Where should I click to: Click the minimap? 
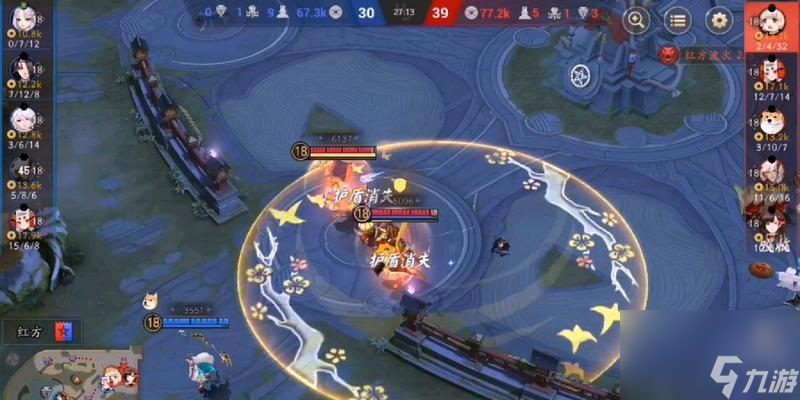70,372
